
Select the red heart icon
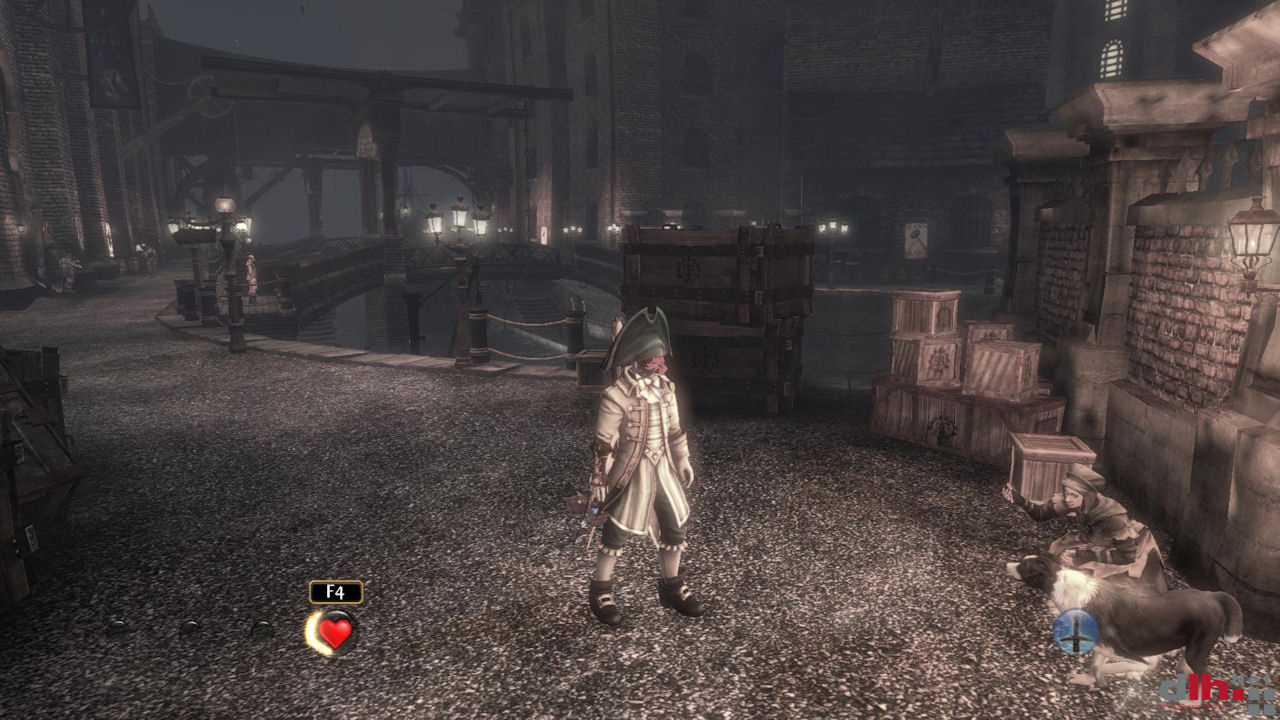pyautogui.click(x=335, y=632)
